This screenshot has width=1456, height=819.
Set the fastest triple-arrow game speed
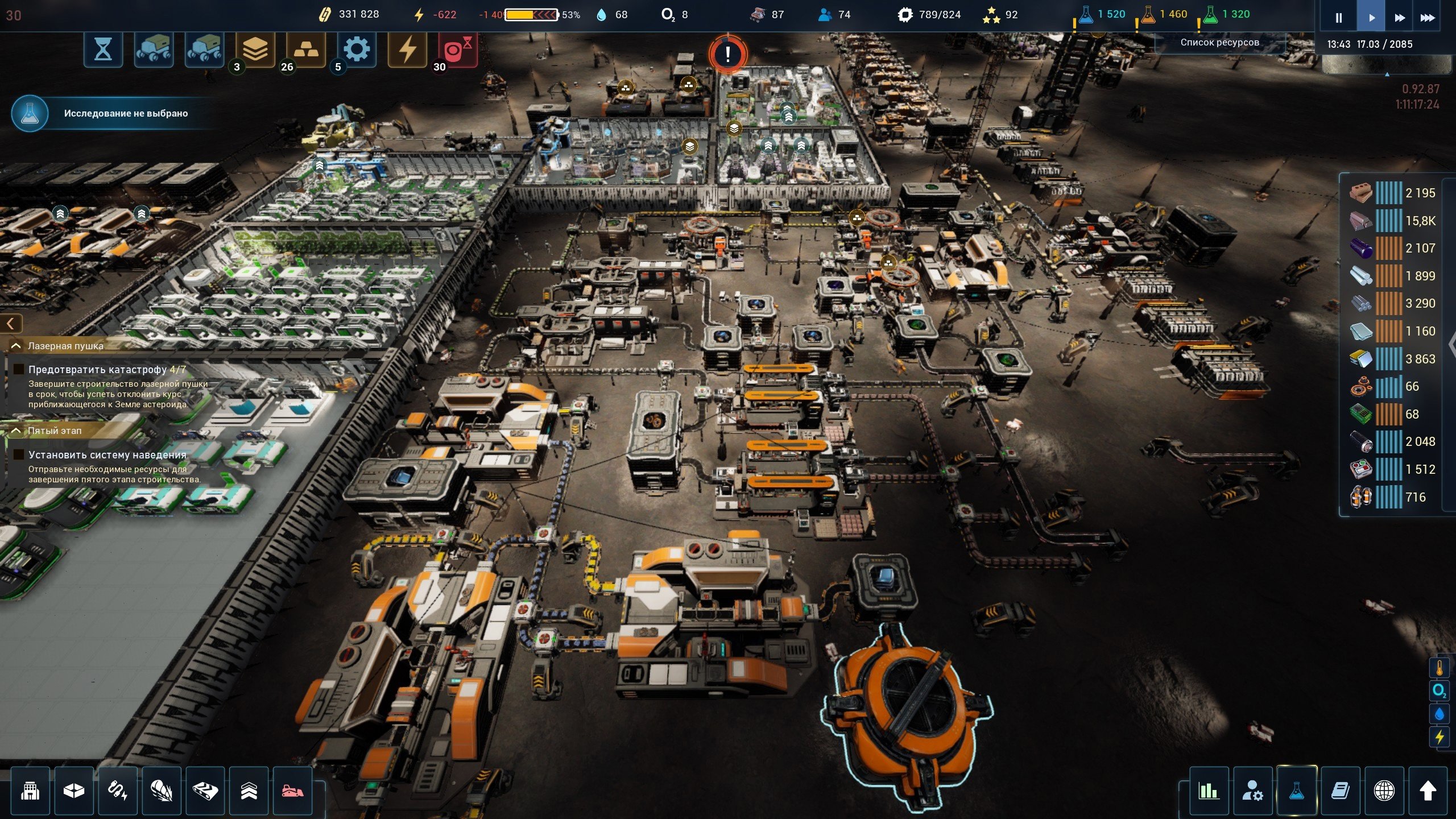1428,18
